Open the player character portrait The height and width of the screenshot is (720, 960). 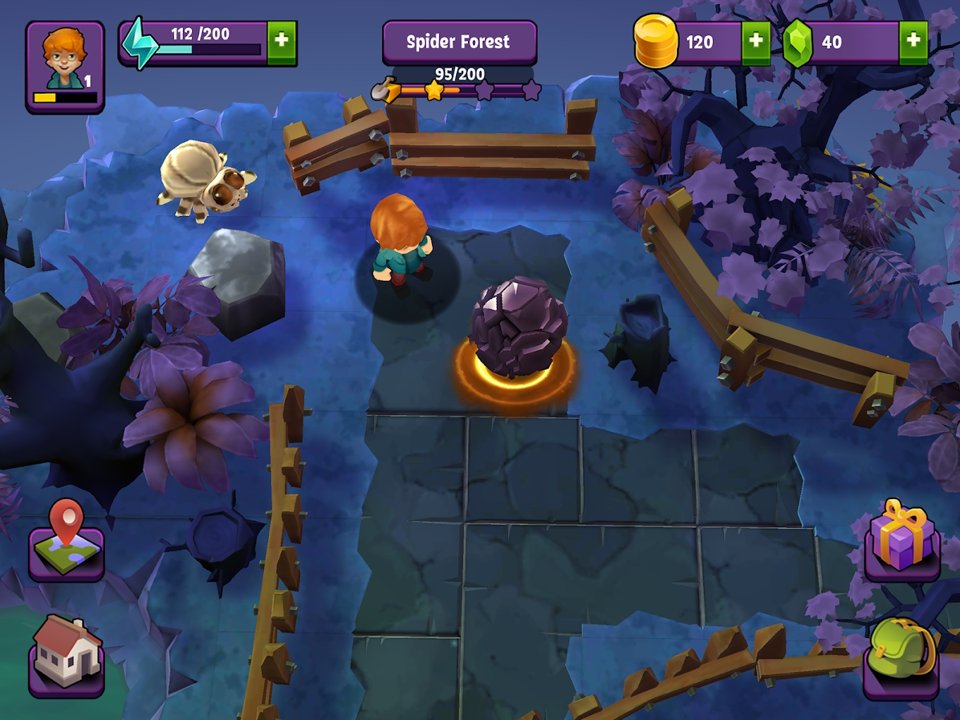pos(64,65)
